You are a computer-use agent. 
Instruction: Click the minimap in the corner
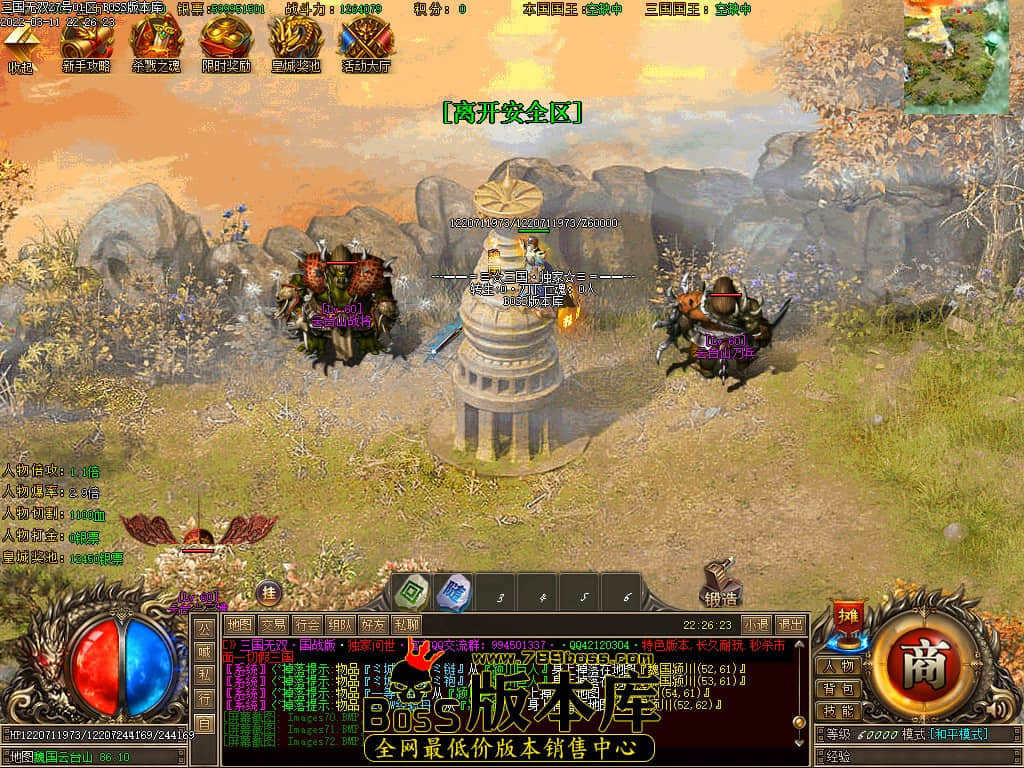coord(956,56)
